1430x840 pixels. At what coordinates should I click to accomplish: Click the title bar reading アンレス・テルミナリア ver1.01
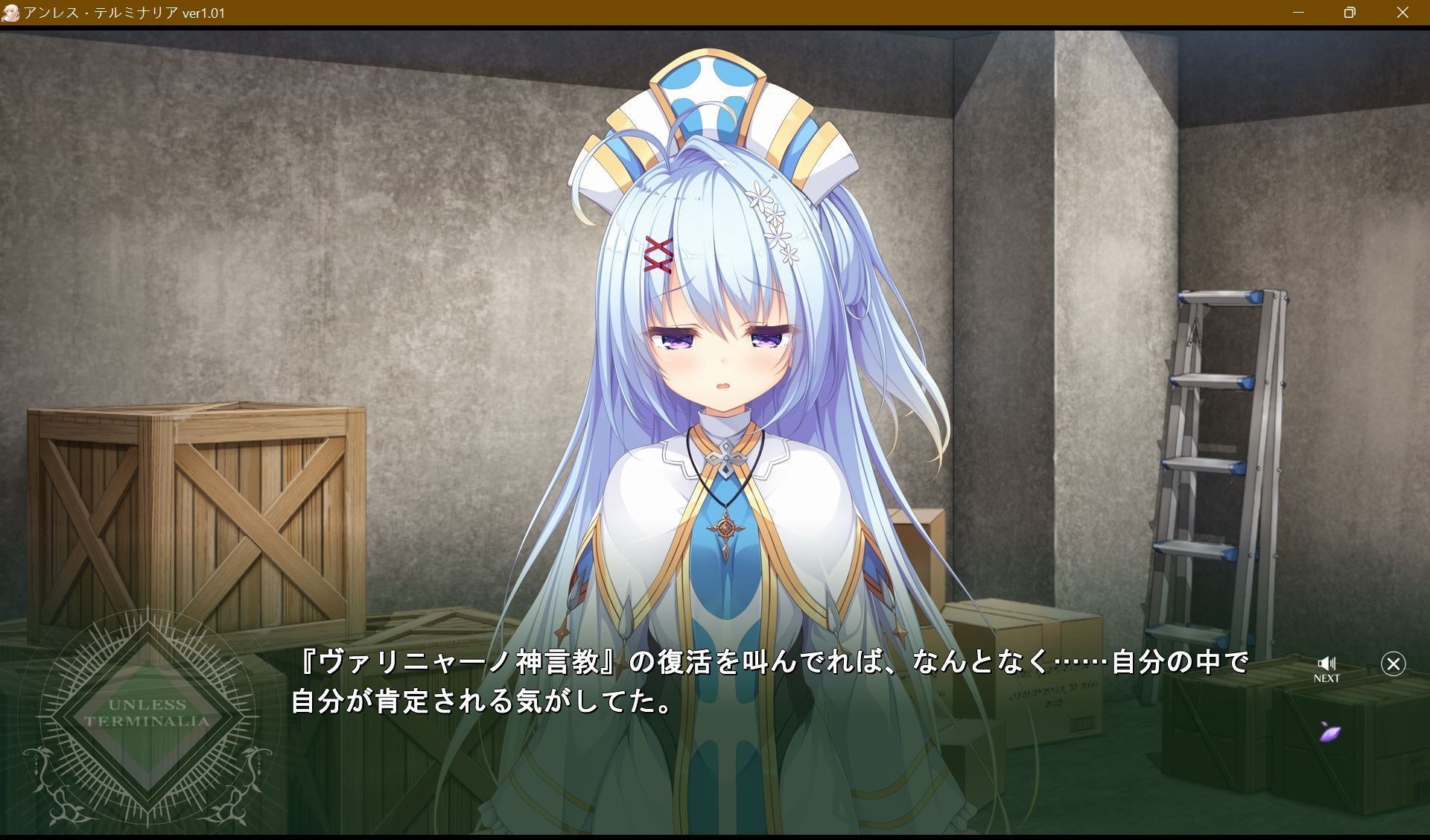coord(127,12)
